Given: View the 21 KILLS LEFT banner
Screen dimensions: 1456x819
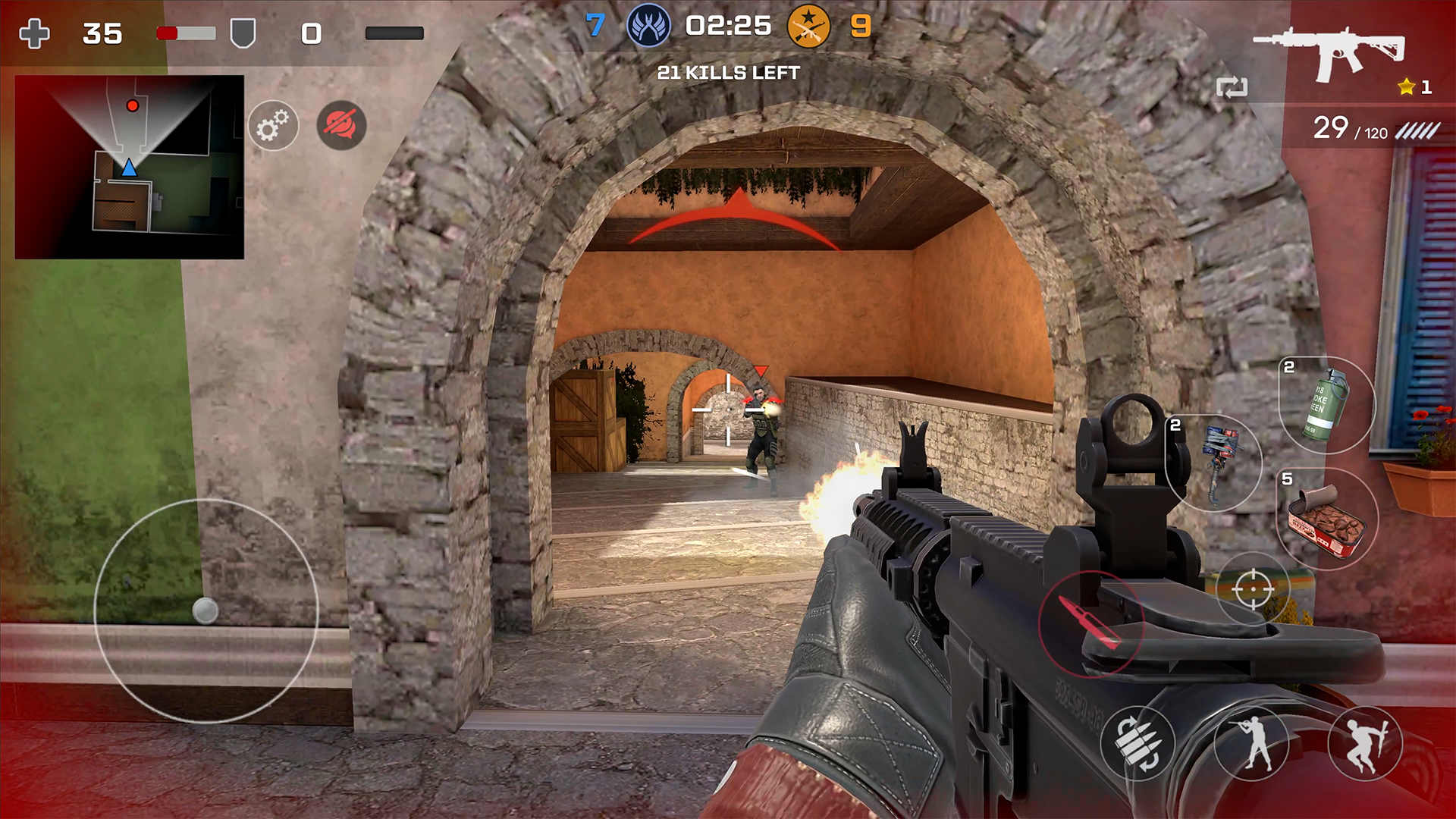Looking at the screenshot, I should [728, 74].
